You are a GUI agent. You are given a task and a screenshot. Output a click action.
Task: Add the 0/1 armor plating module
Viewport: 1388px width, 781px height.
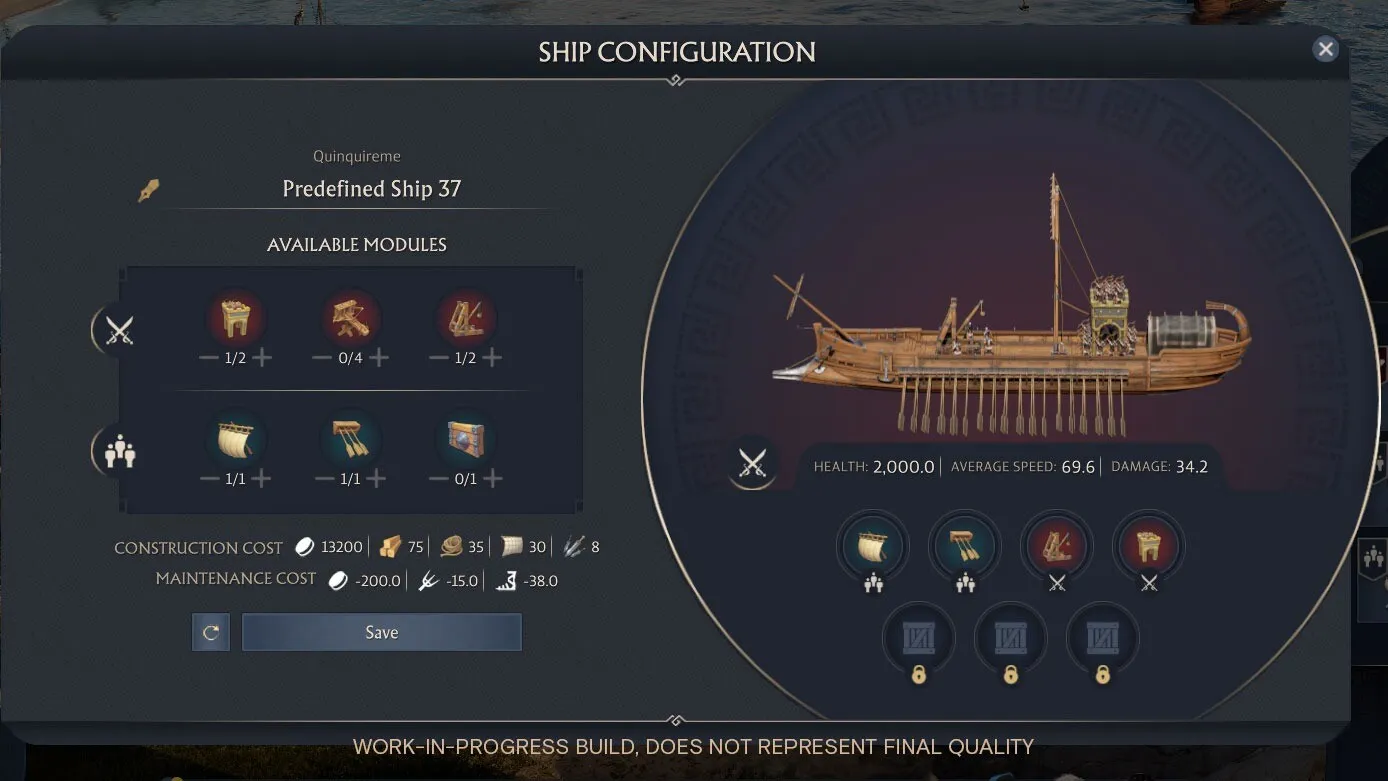pyautogui.click(x=492, y=479)
